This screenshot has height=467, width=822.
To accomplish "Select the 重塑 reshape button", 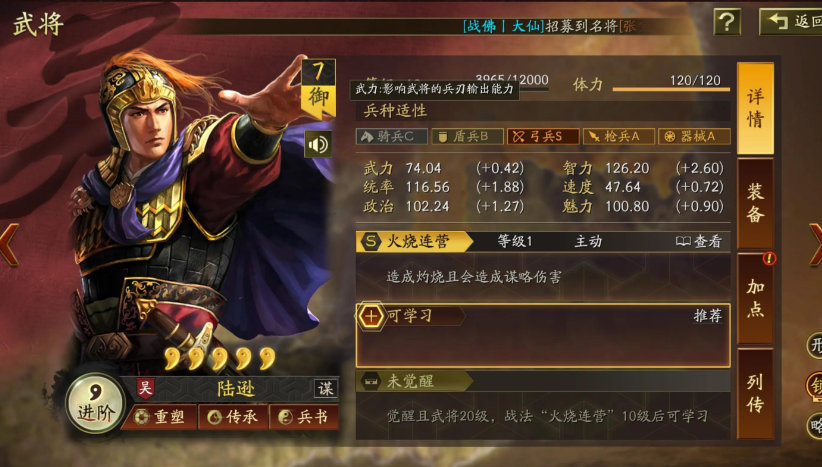I will (162, 417).
